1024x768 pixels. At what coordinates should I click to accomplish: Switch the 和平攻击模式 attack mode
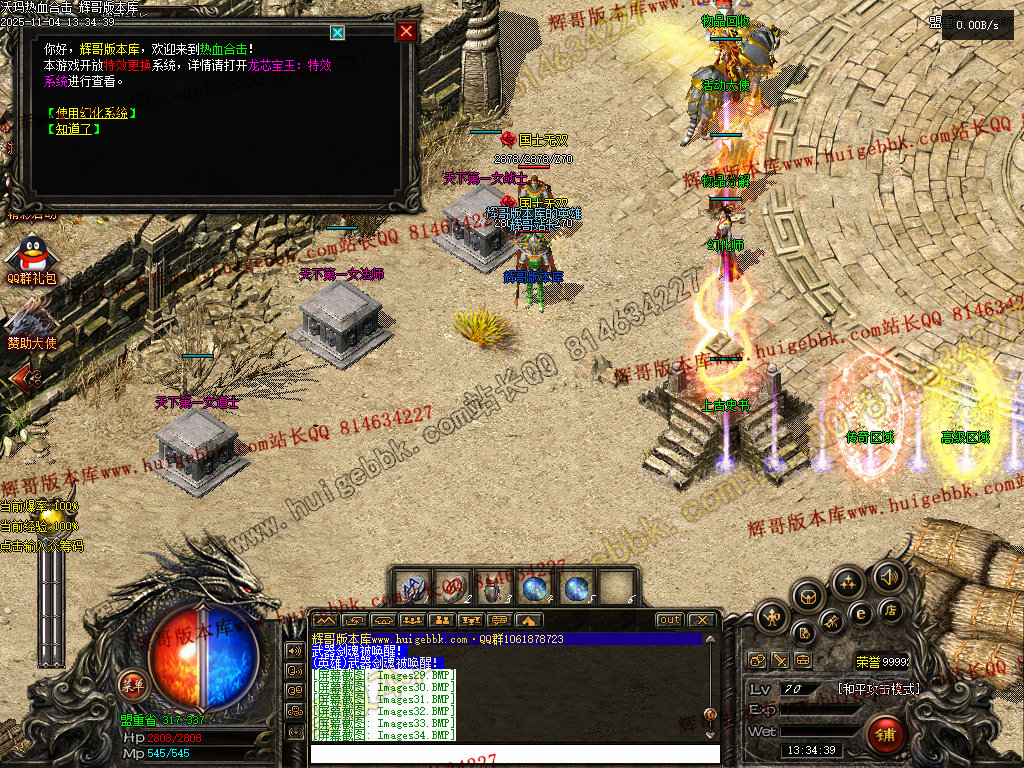[x=878, y=689]
